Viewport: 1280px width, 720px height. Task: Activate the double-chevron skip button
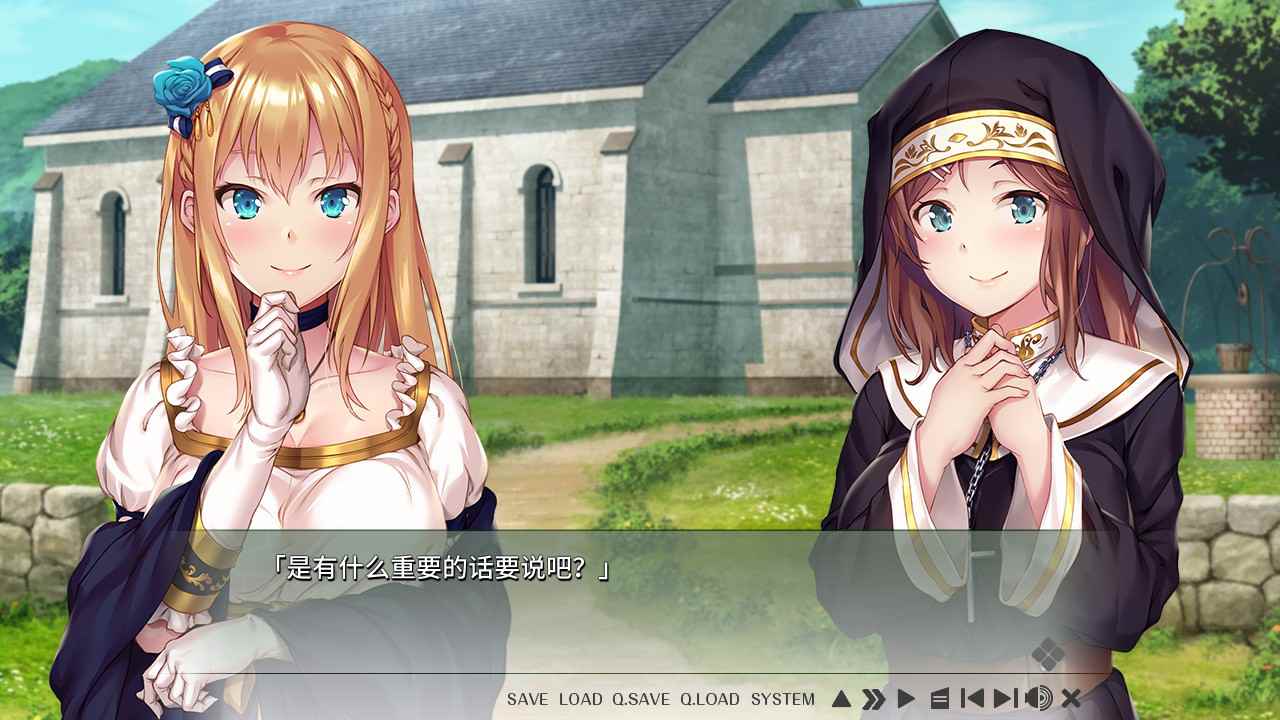[x=874, y=699]
